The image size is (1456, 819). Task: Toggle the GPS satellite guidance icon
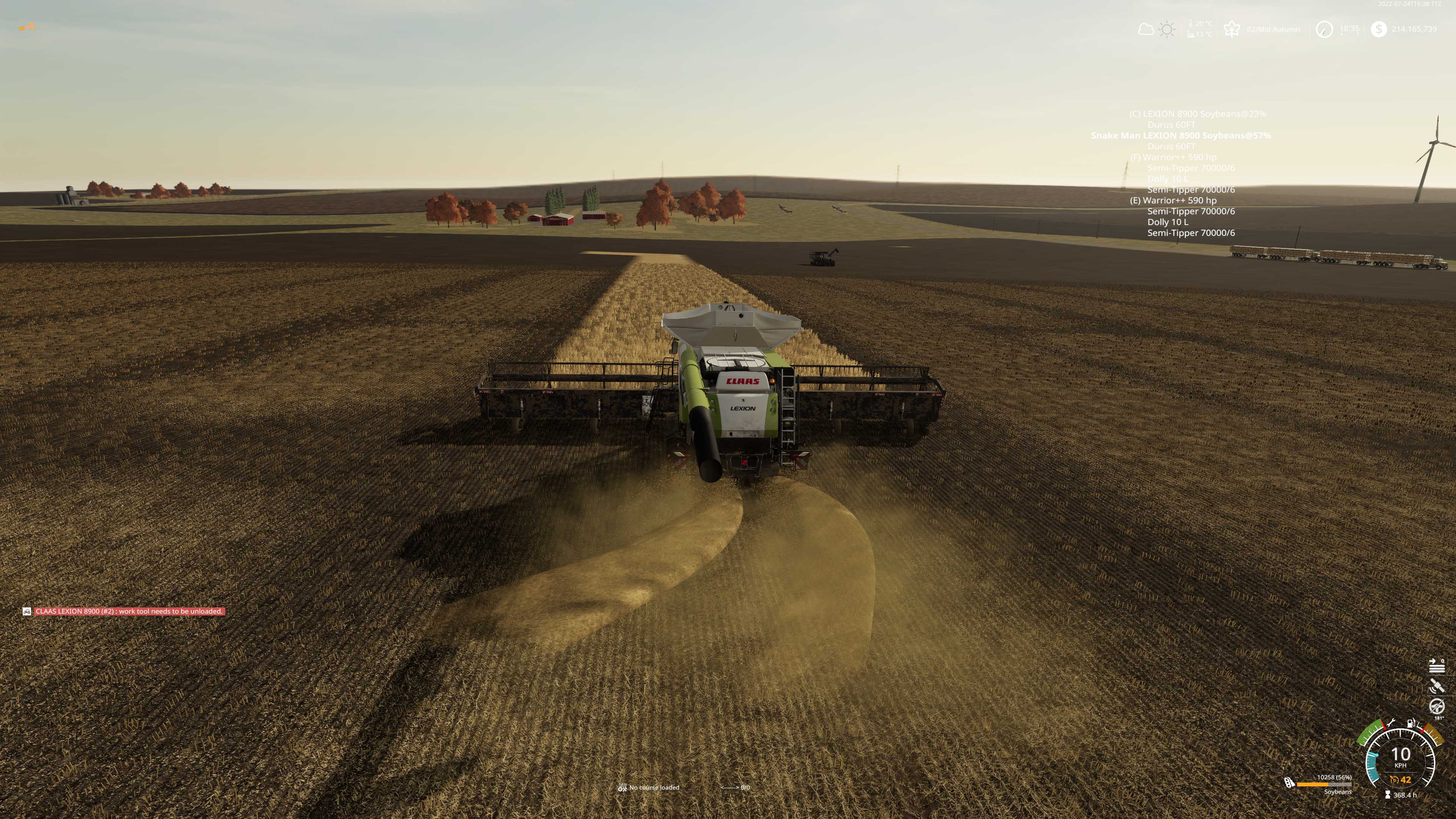[x=1436, y=686]
